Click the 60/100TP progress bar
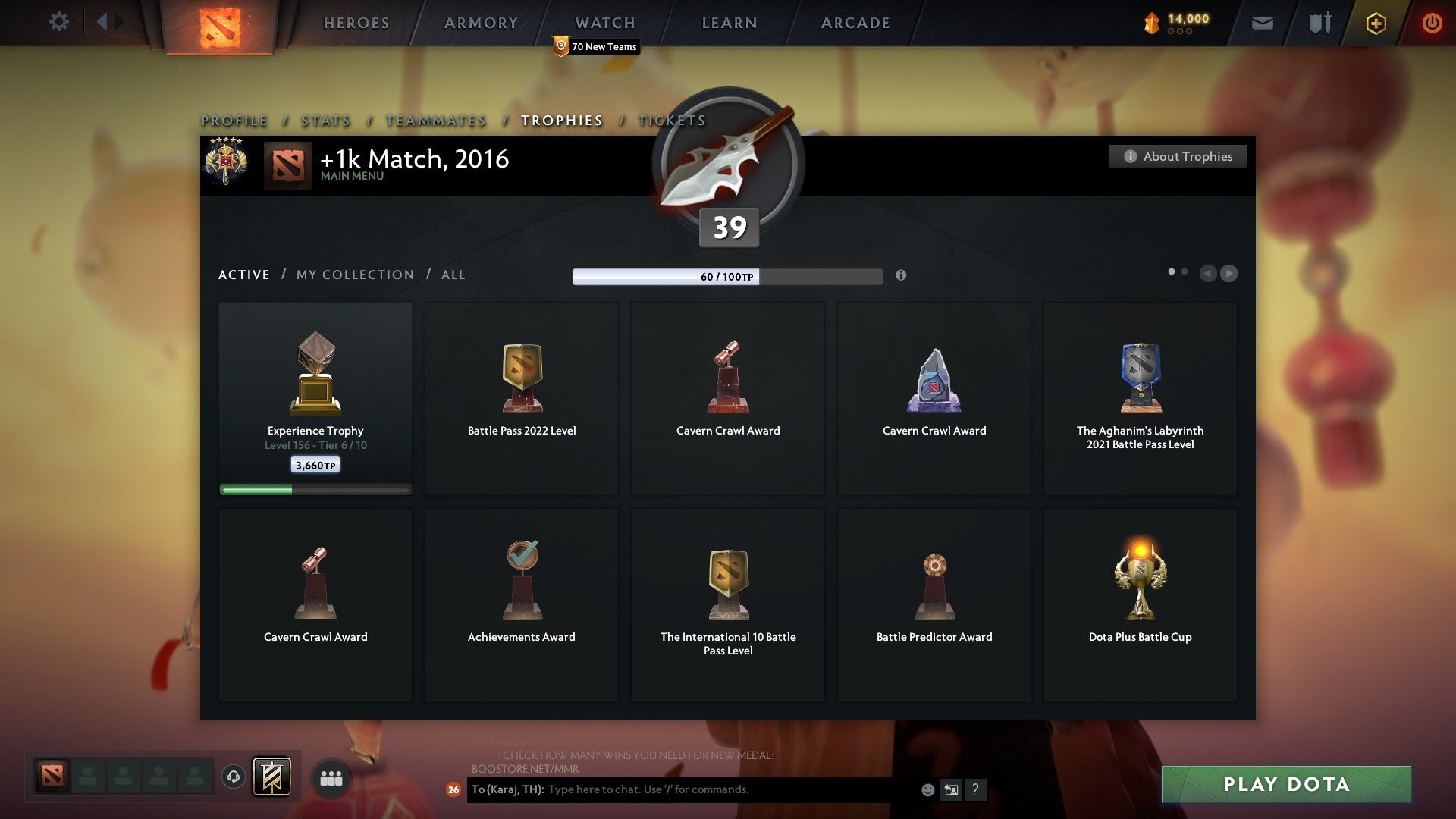The height and width of the screenshot is (819, 1456). pyautogui.click(x=728, y=277)
